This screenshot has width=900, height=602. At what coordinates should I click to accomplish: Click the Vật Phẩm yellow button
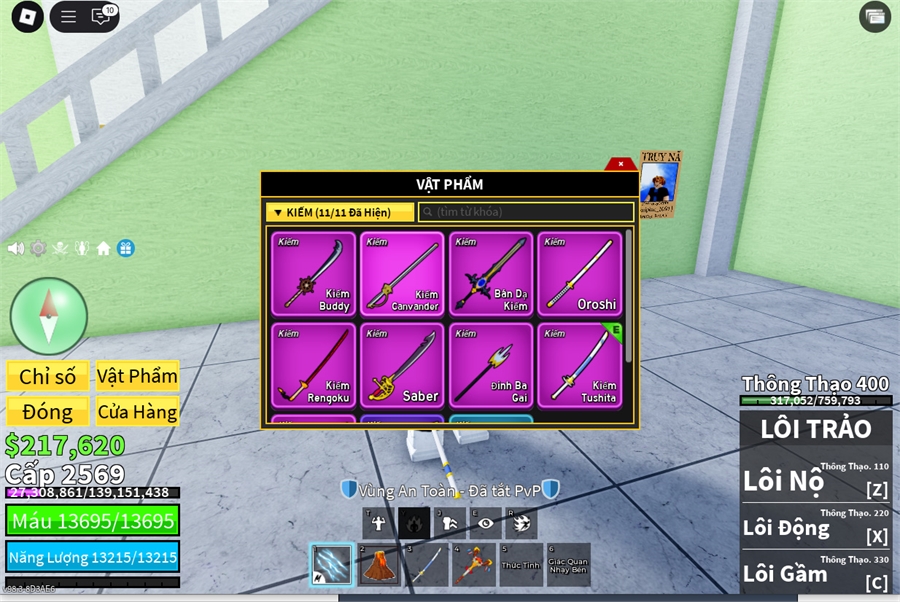137,376
